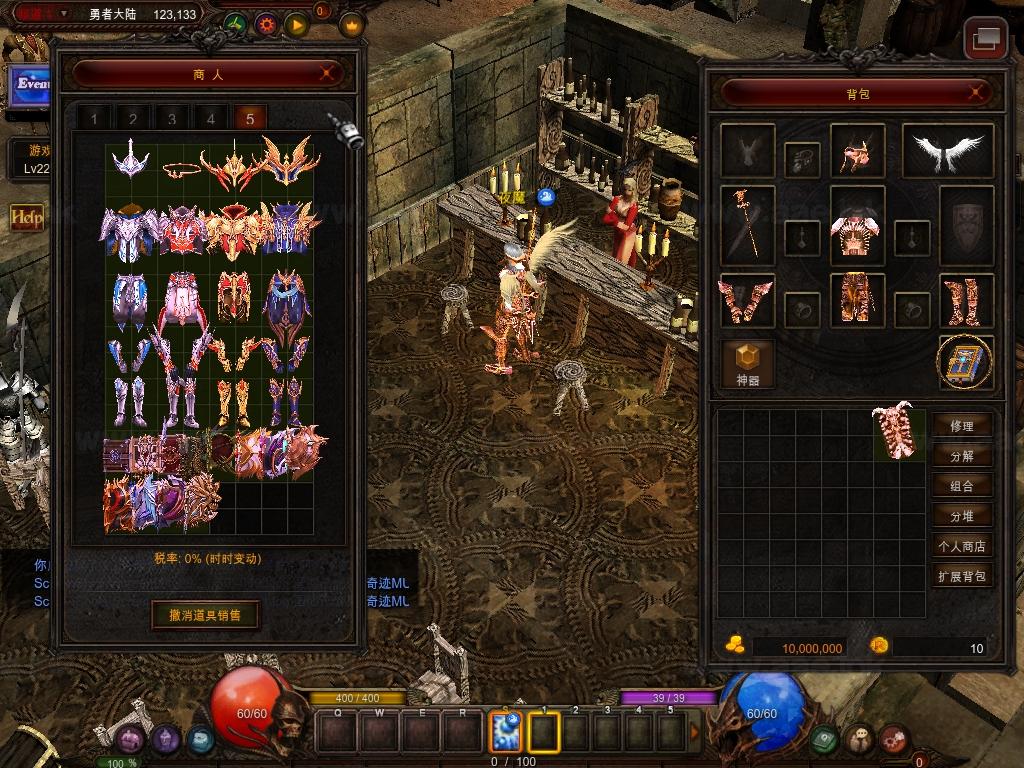This screenshot has width=1024, height=768.
Task: Click the 撤消道具销售 button
Action: coord(205,613)
